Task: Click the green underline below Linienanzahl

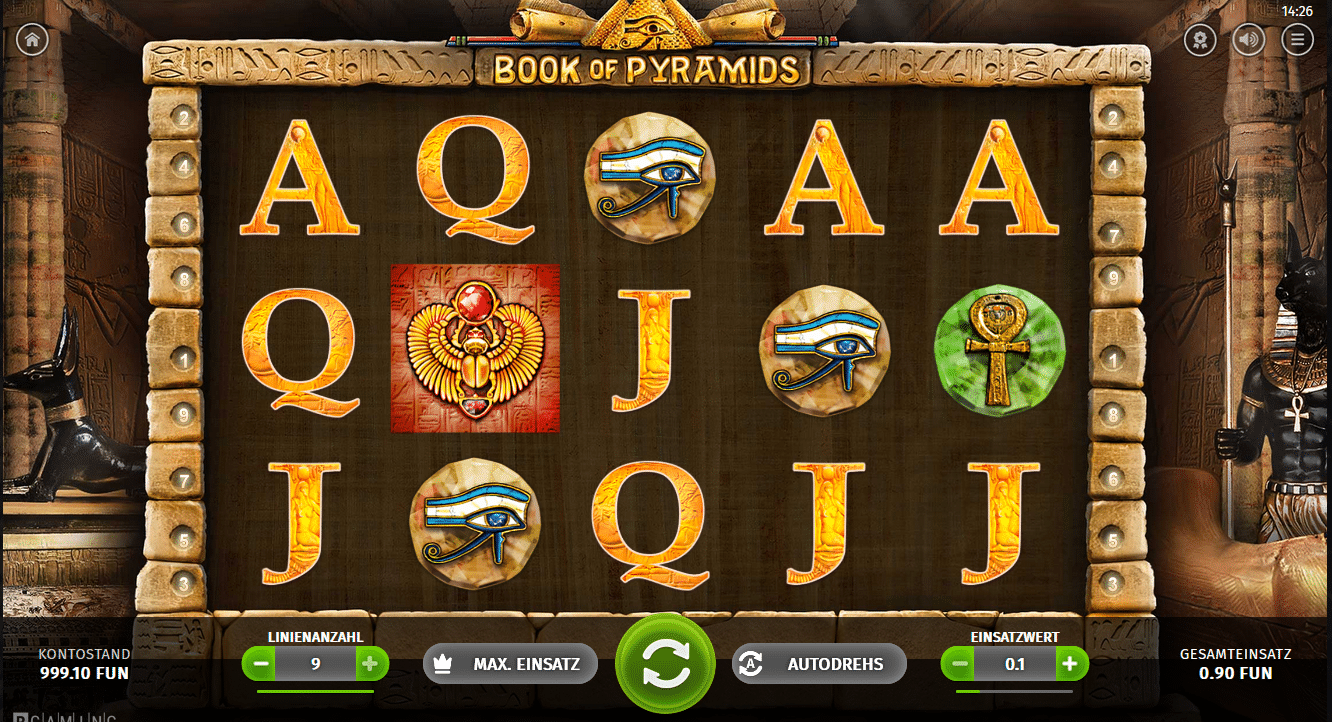Action: click(317, 690)
